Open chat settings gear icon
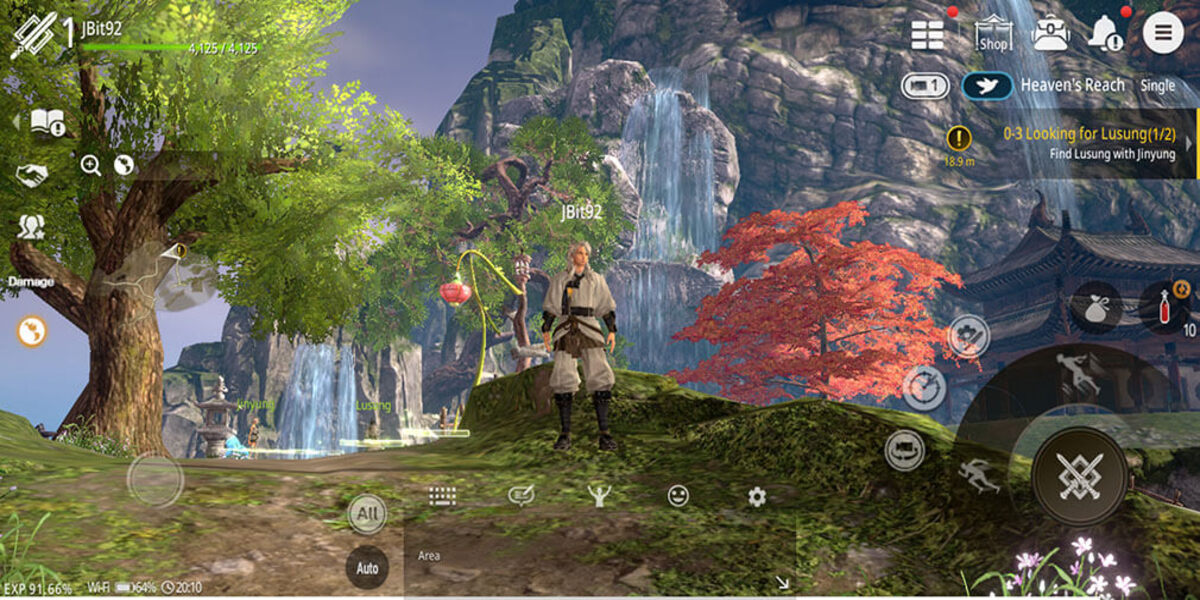 [x=757, y=496]
